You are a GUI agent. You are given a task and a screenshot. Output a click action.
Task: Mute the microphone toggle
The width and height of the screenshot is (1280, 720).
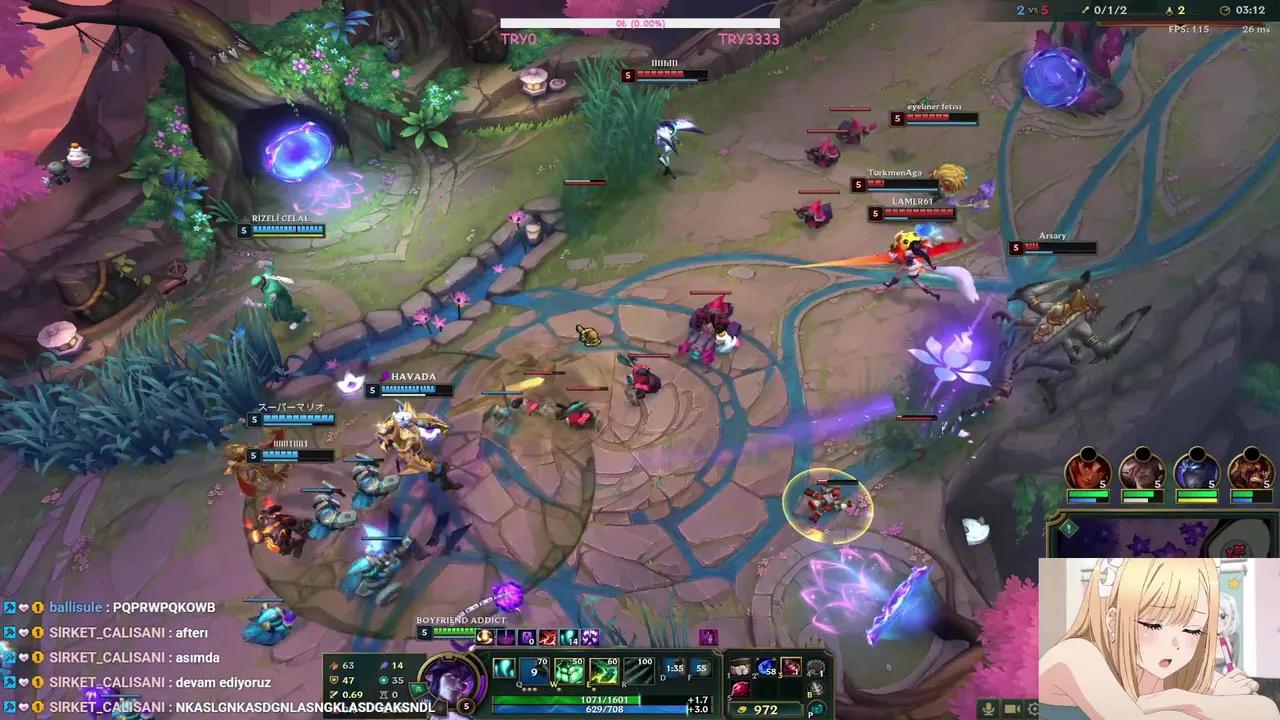click(988, 709)
